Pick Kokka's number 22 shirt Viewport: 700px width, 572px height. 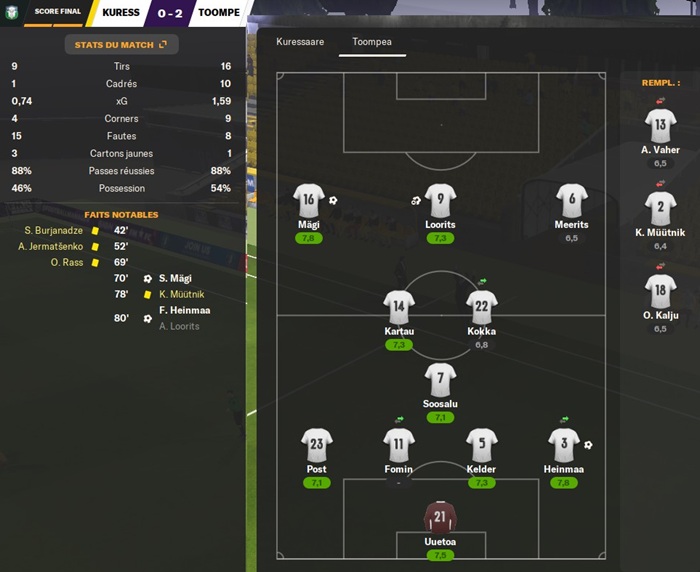click(x=481, y=307)
